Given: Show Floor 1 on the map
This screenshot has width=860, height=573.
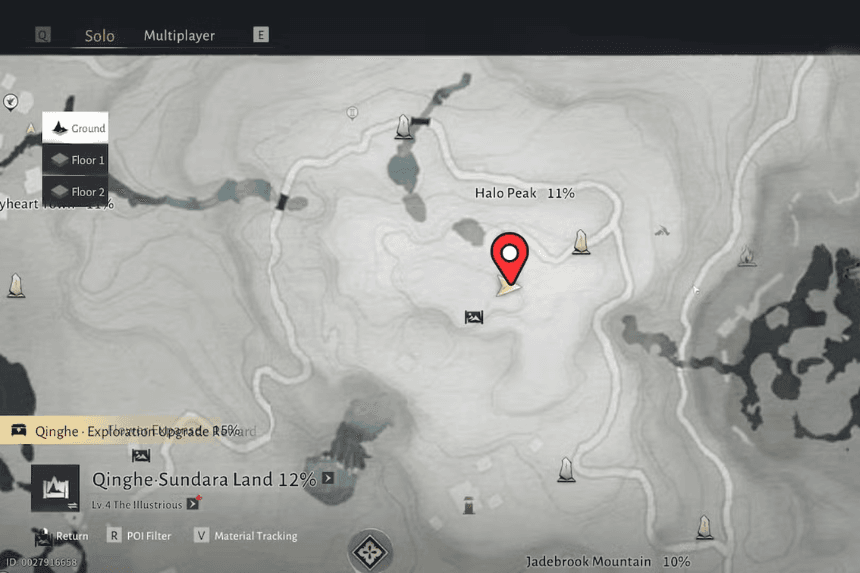Looking at the screenshot, I should [x=76, y=160].
